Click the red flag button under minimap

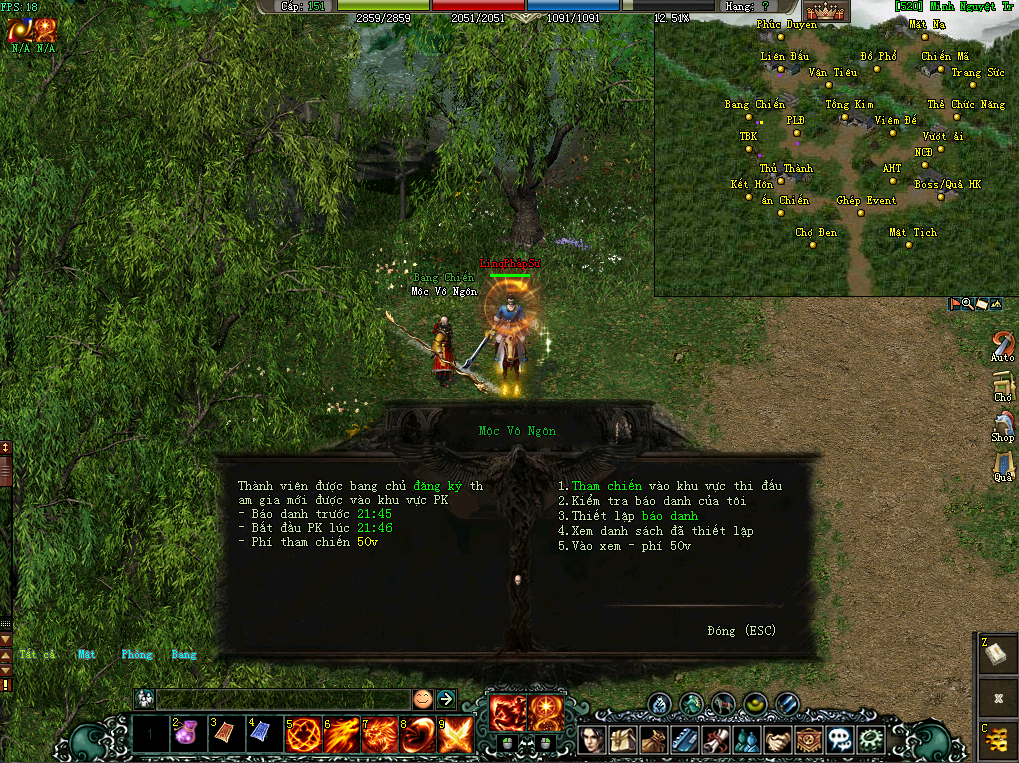(x=955, y=304)
